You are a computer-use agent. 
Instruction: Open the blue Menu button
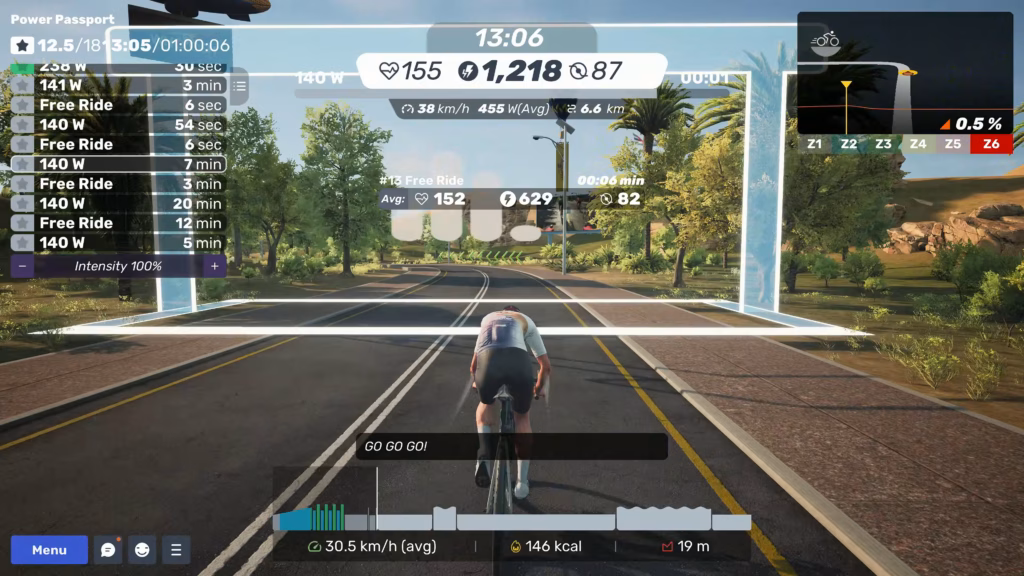coord(49,550)
